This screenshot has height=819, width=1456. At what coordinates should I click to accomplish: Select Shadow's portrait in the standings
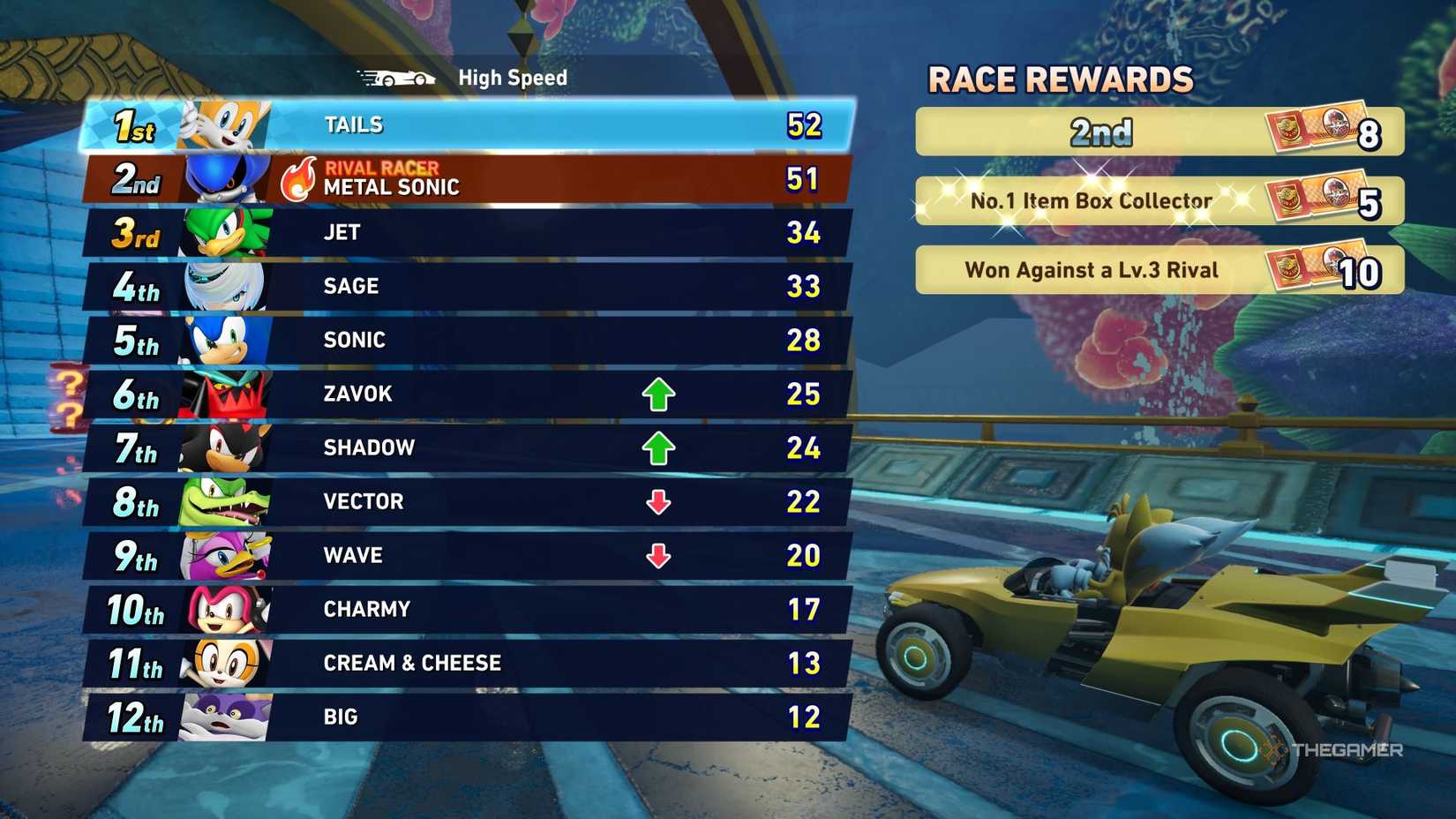(x=223, y=447)
